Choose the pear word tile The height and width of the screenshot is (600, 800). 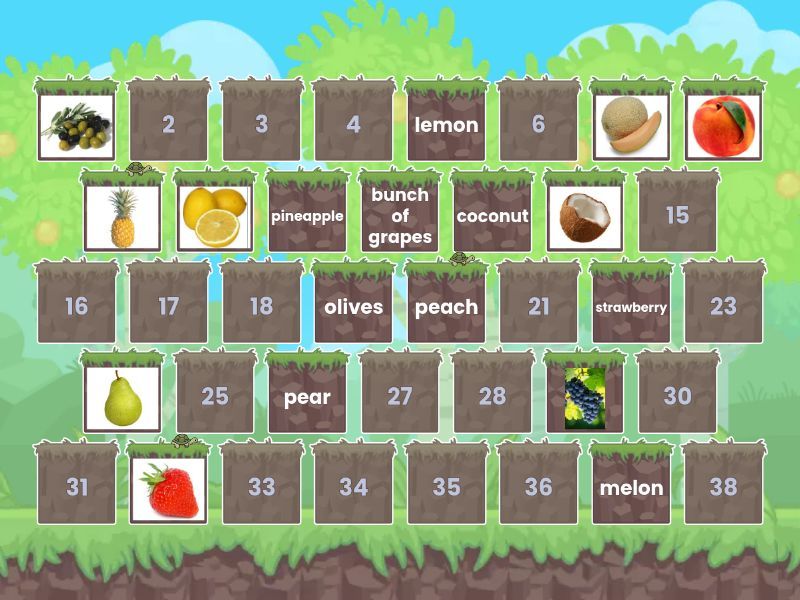point(307,398)
